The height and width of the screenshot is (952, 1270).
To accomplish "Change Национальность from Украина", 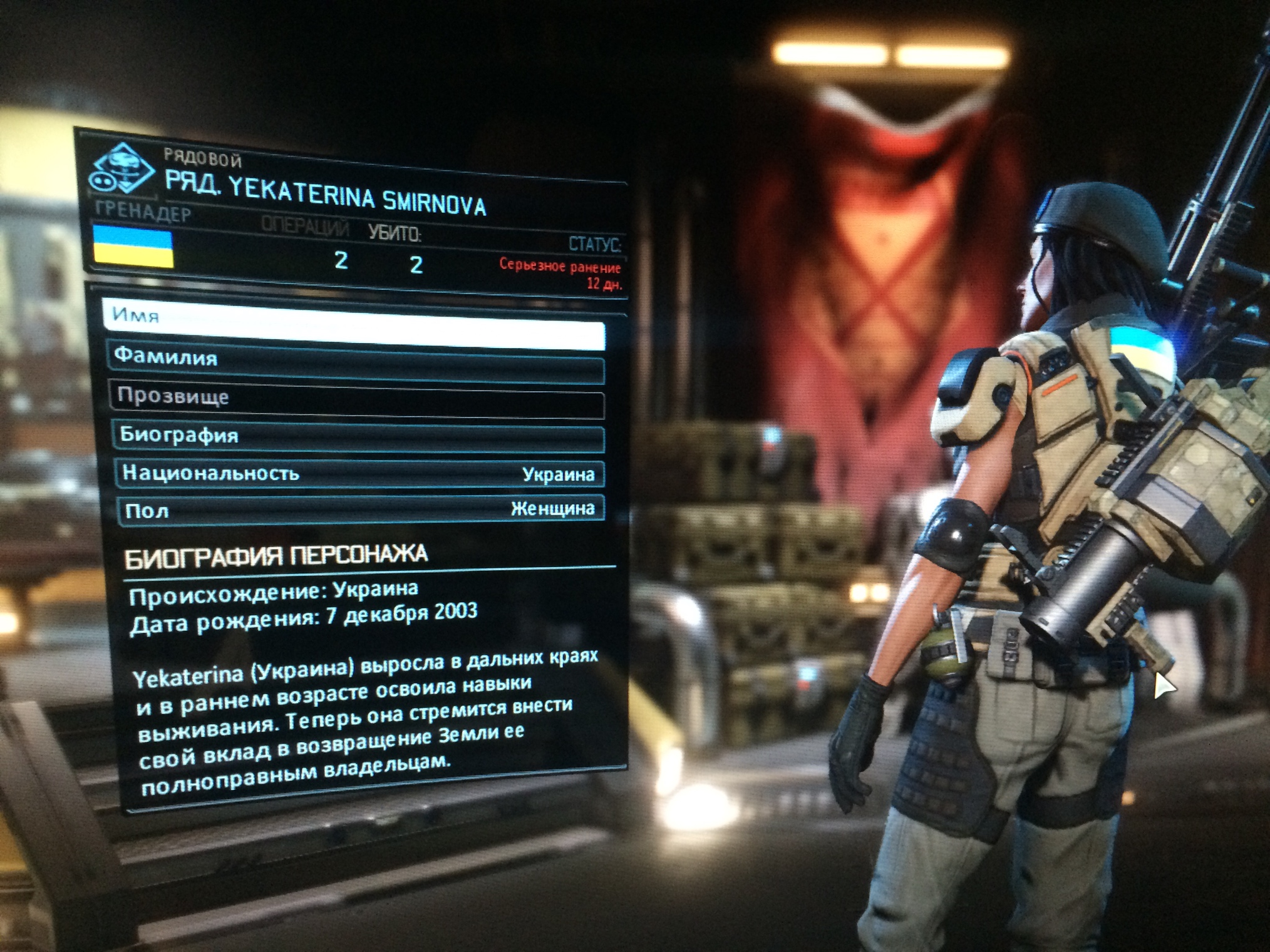I will [x=360, y=474].
